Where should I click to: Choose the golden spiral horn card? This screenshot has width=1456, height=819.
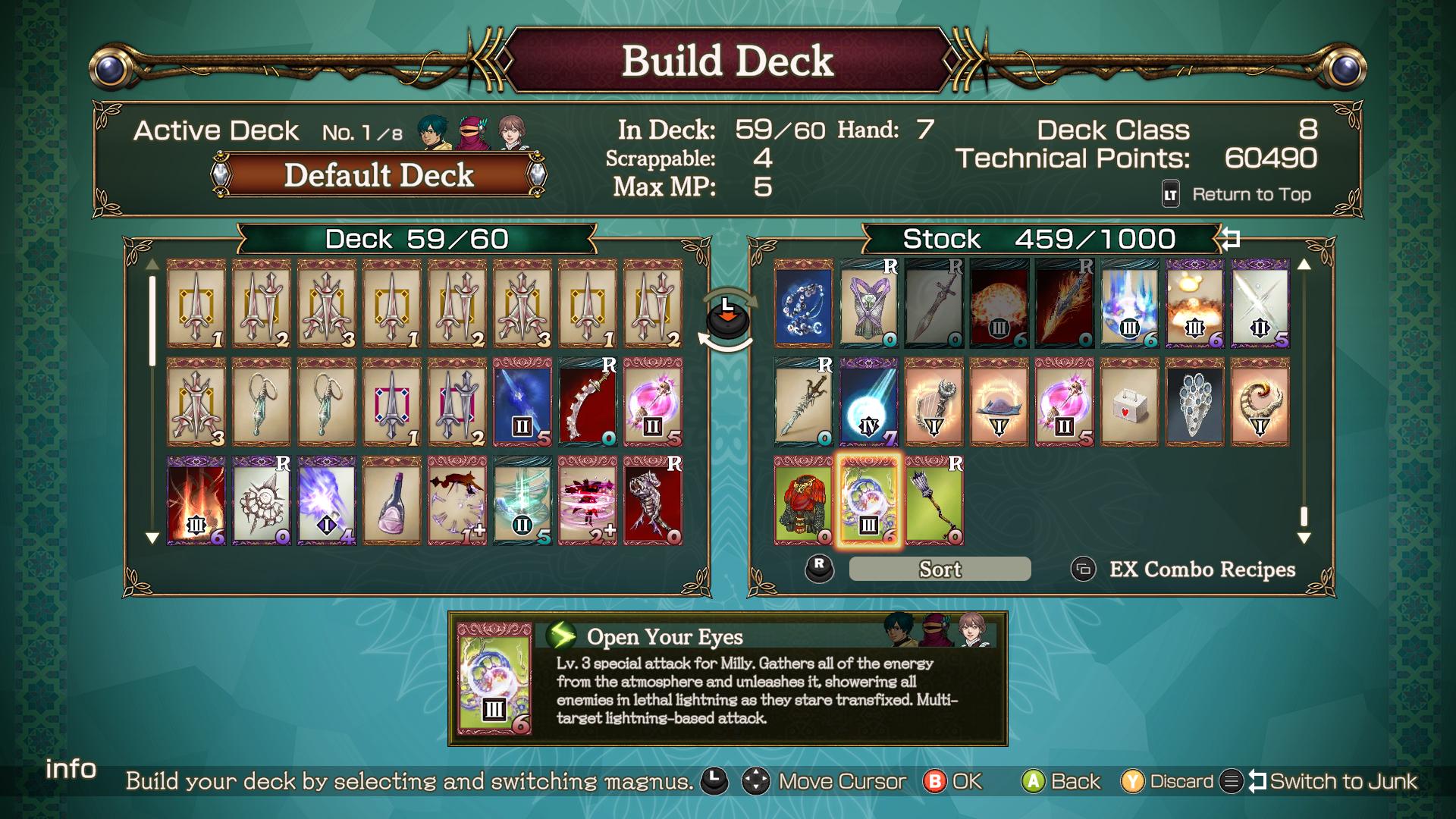click(1260, 402)
